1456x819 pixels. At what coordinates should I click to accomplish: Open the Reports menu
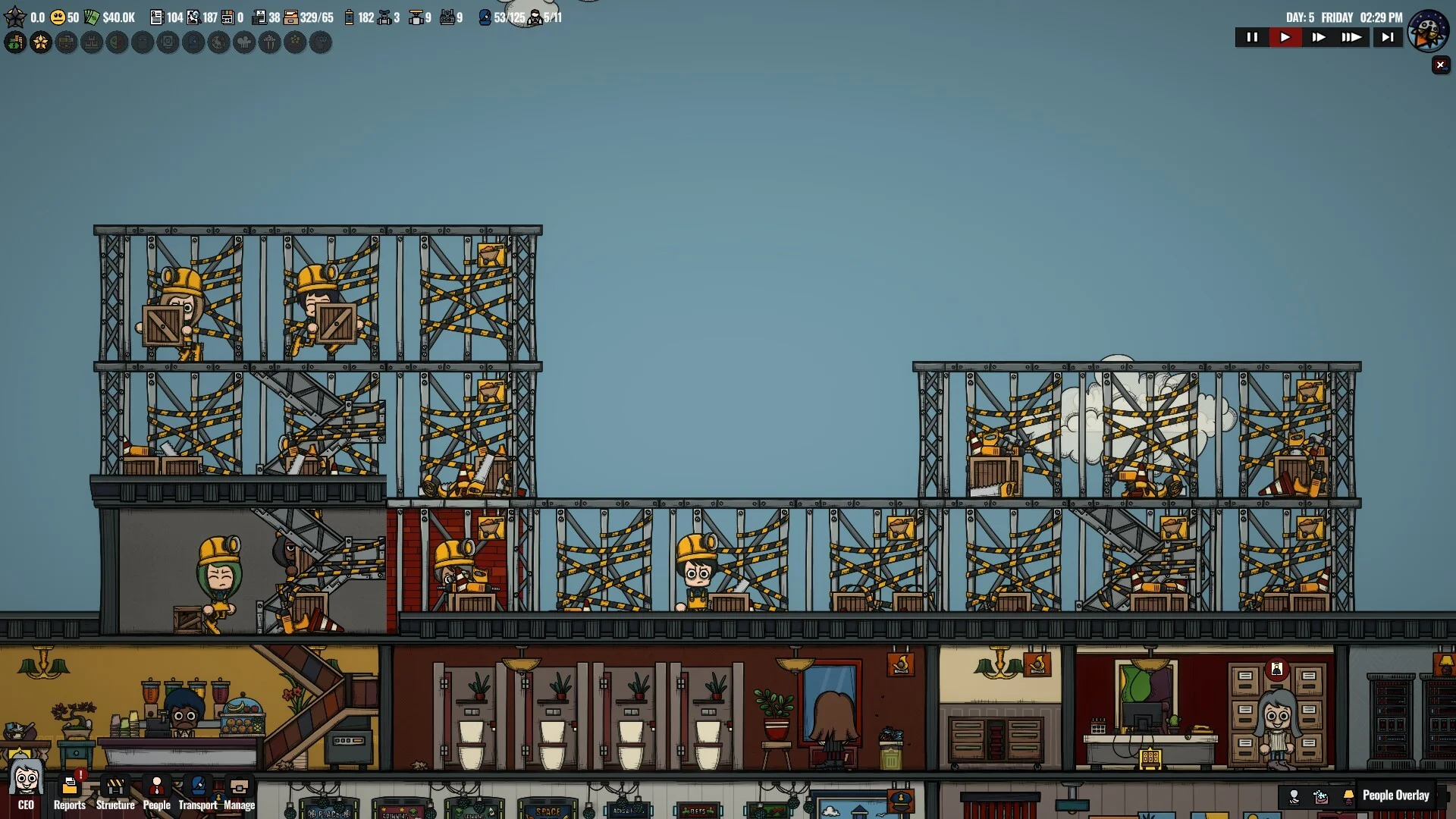coord(70,792)
